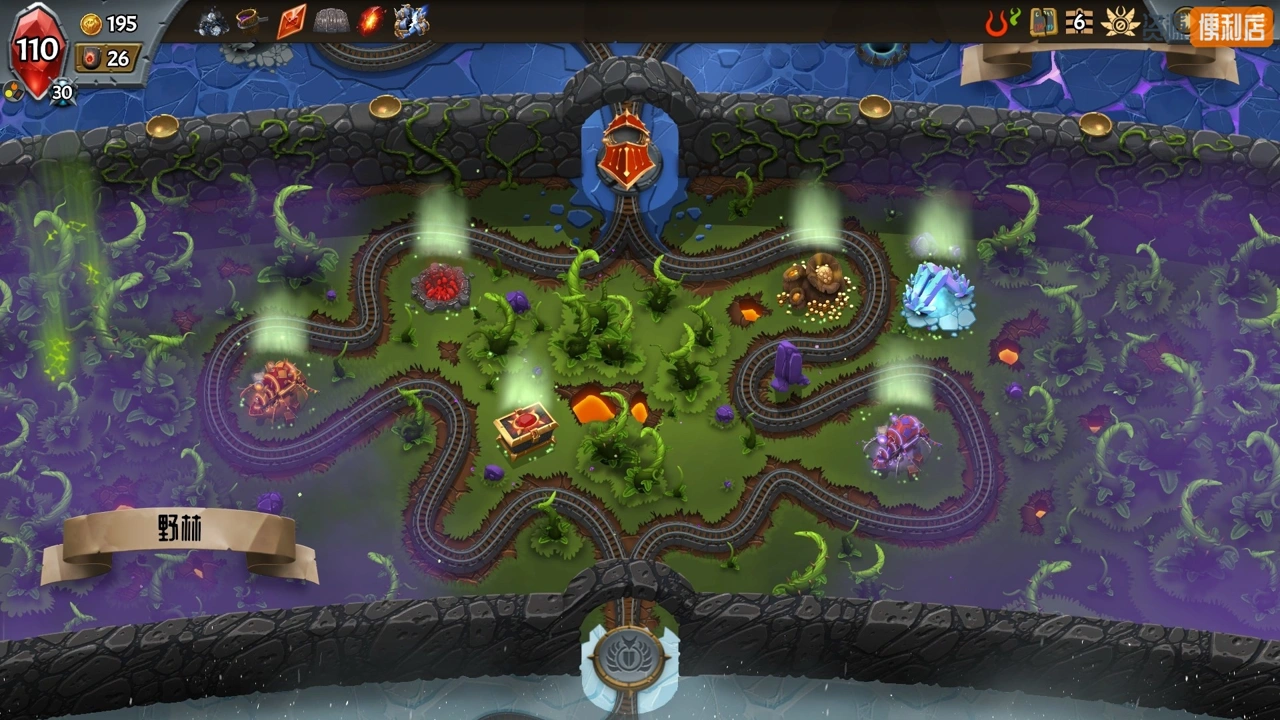Click the red pyre crystal showing 110
Image resolution: width=1280 pixels, height=720 pixels.
tap(37, 50)
